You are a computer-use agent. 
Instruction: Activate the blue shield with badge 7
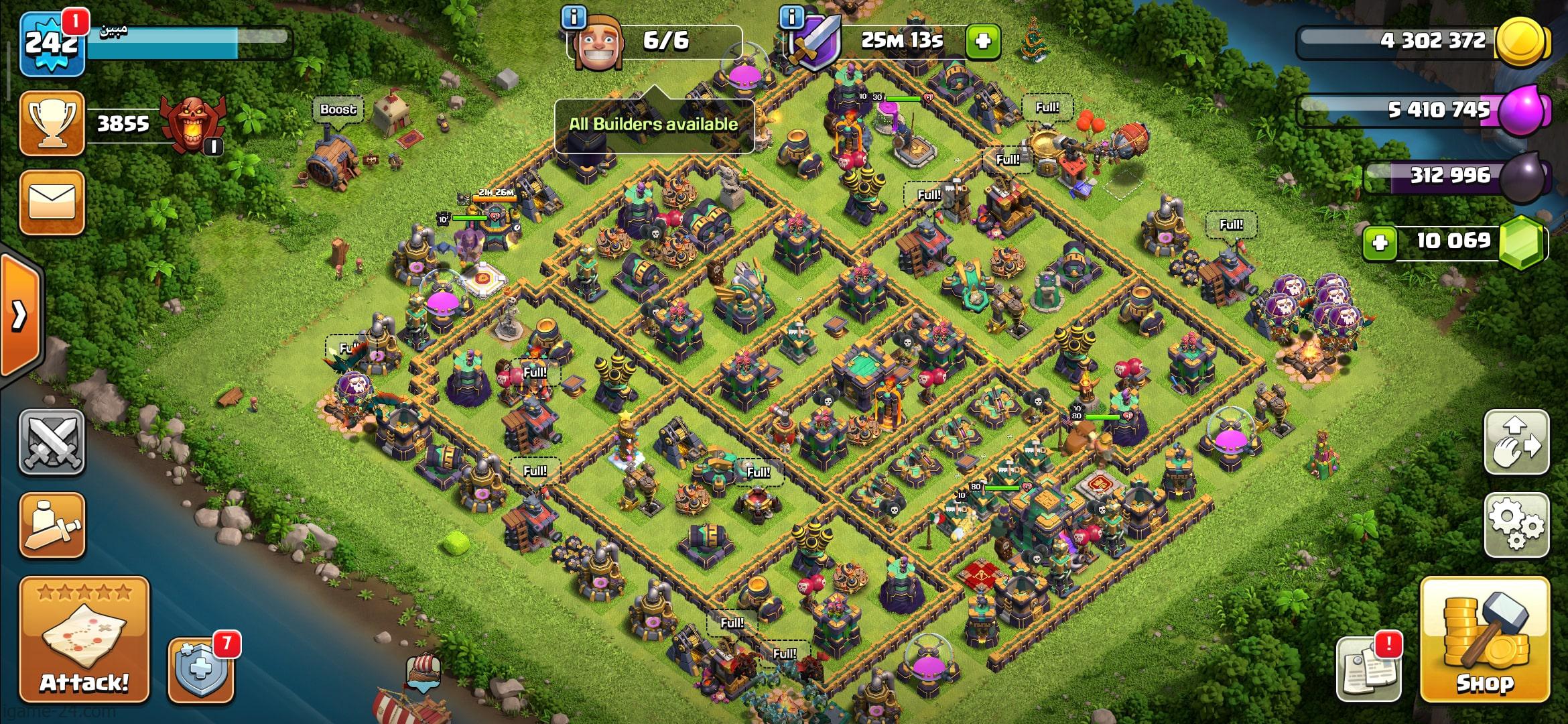pos(201,670)
